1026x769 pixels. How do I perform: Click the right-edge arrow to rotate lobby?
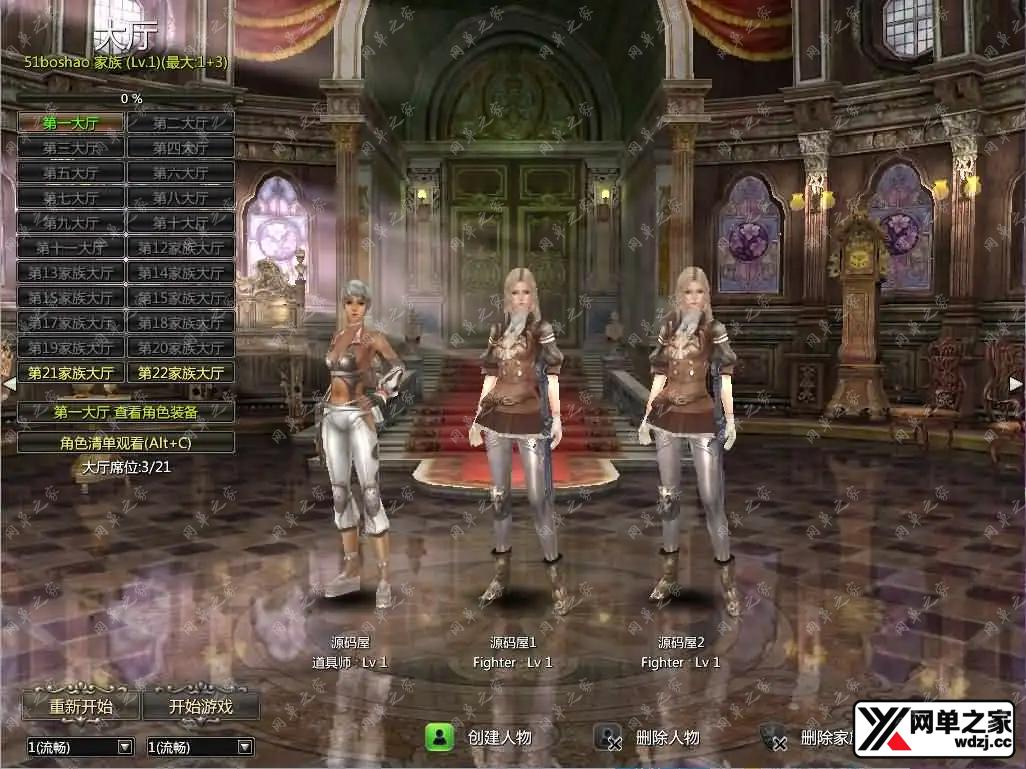tap(1016, 383)
